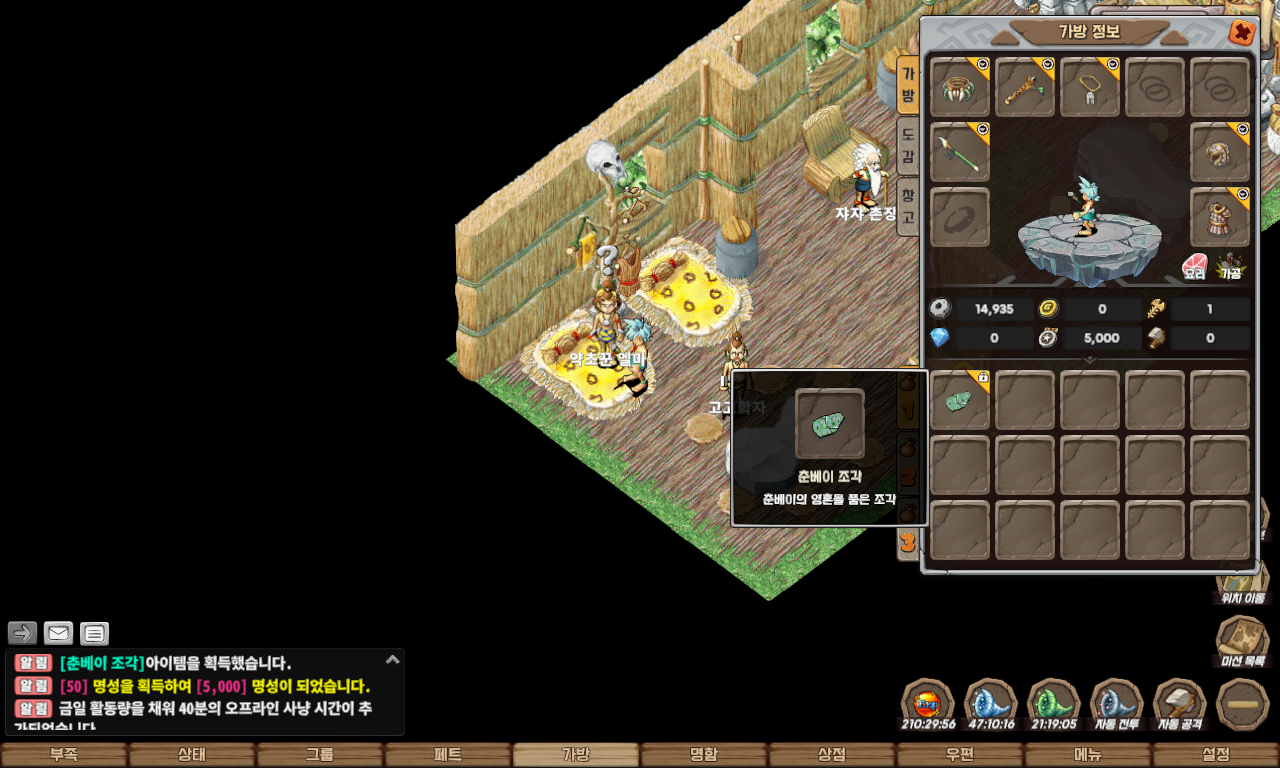
Task: Select the equipped body armor slot
Action: [1220, 217]
